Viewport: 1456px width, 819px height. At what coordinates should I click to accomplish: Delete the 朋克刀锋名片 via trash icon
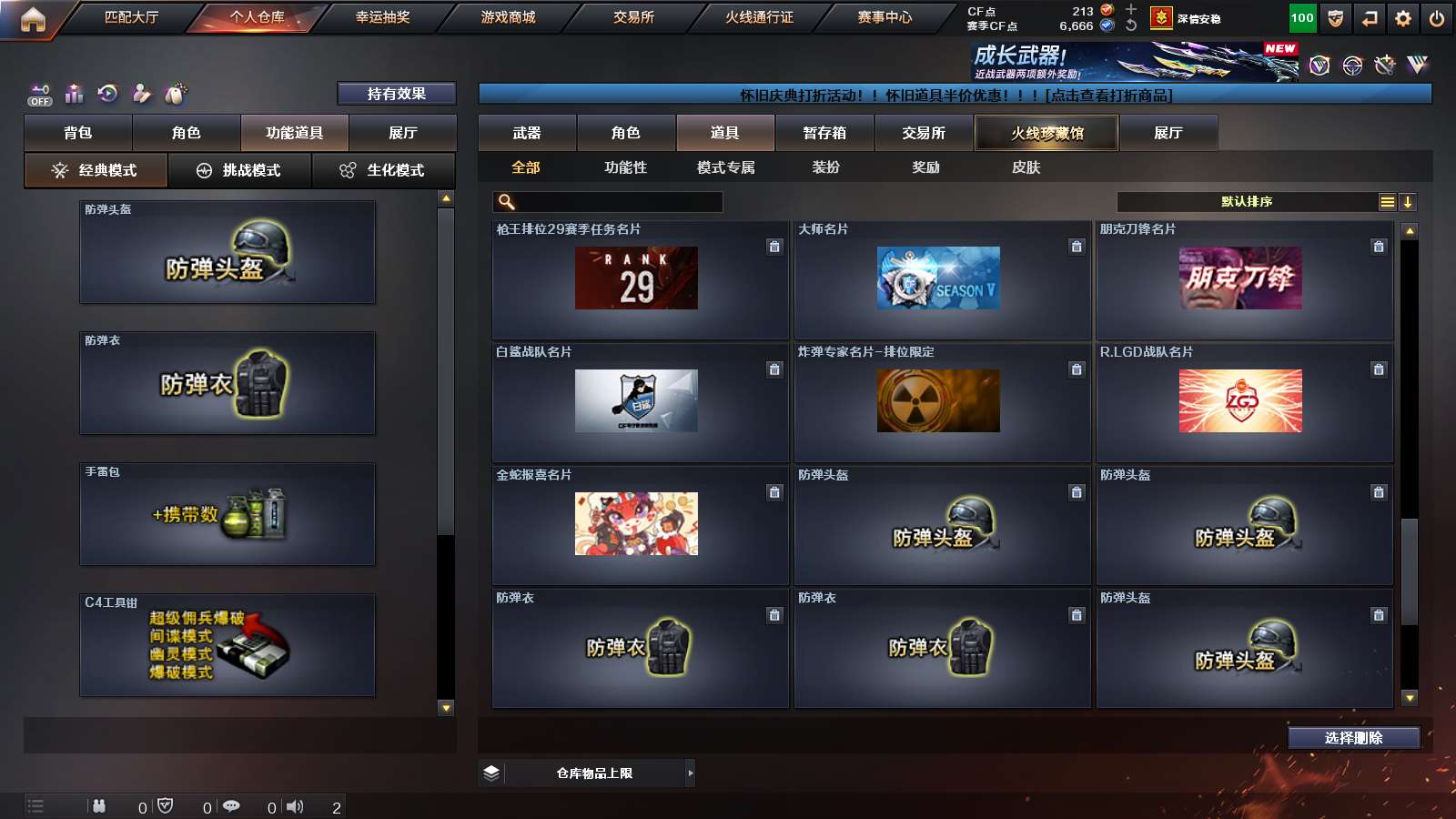click(1379, 247)
